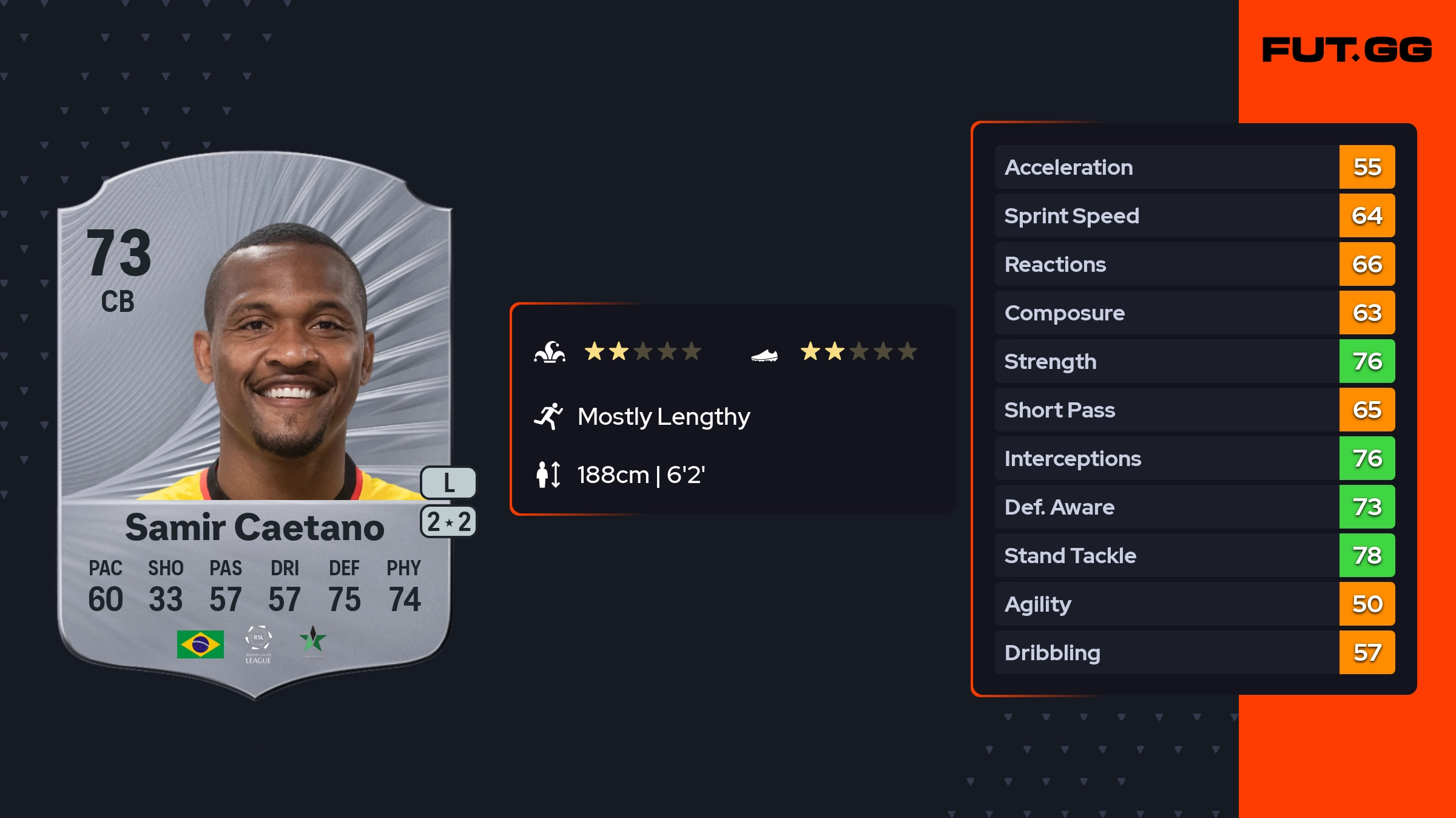Select the Stand Tackle stat row
This screenshot has width=1456, height=818.
(1194, 555)
